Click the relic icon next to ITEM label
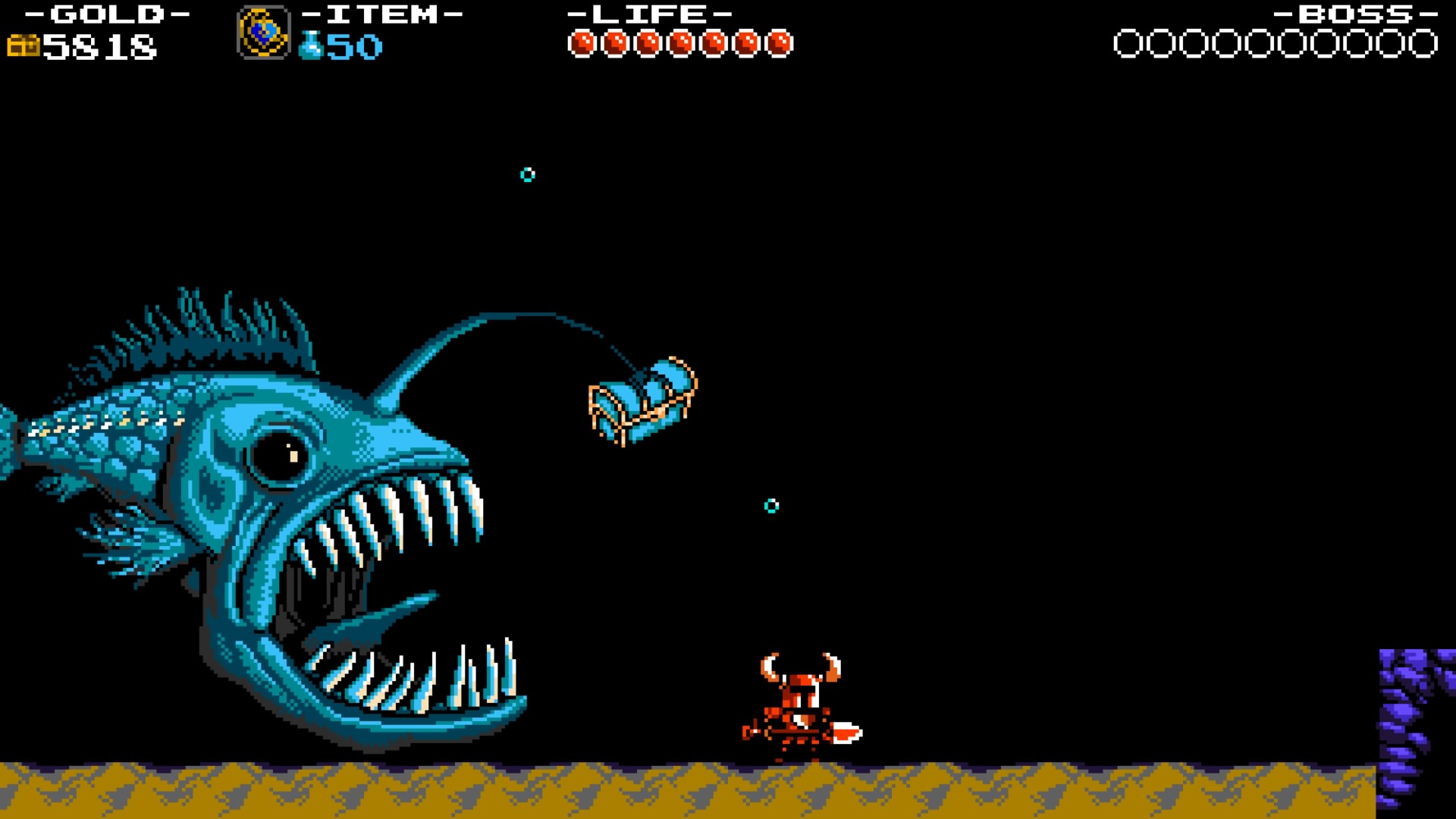This screenshot has width=1456, height=819. 264,32
